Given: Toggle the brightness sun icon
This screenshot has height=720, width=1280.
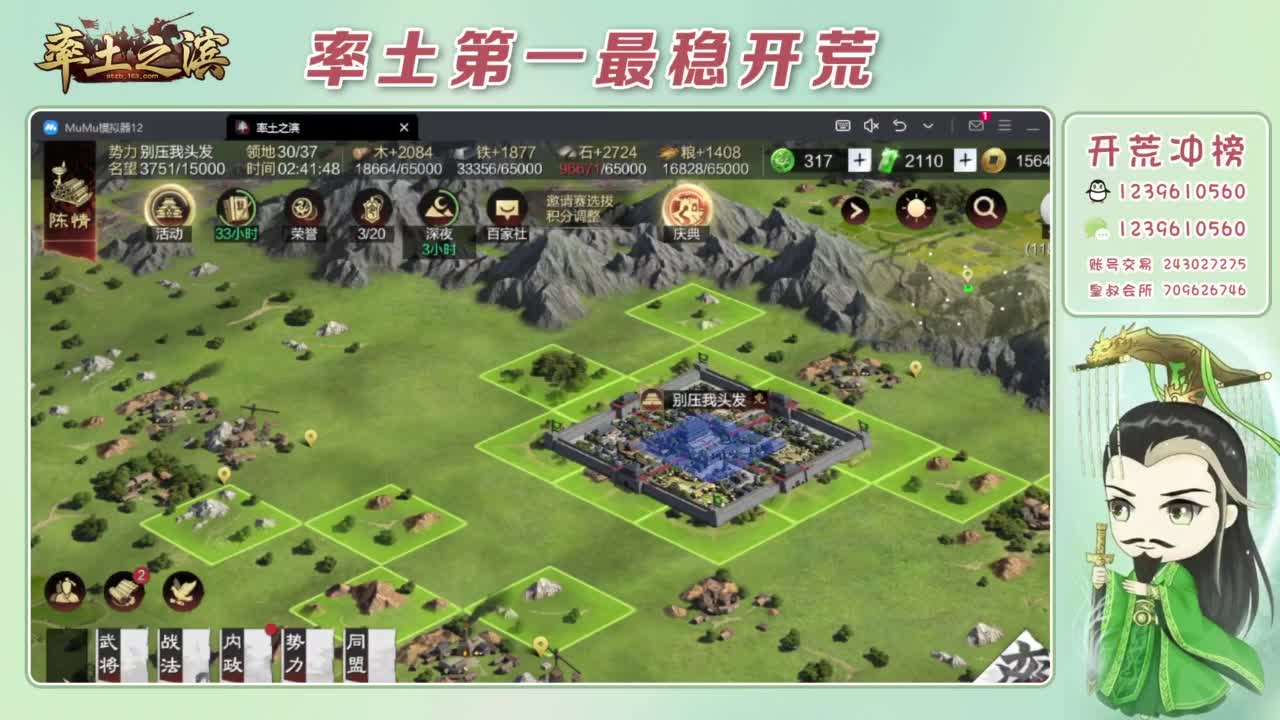Looking at the screenshot, I should (x=915, y=210).
